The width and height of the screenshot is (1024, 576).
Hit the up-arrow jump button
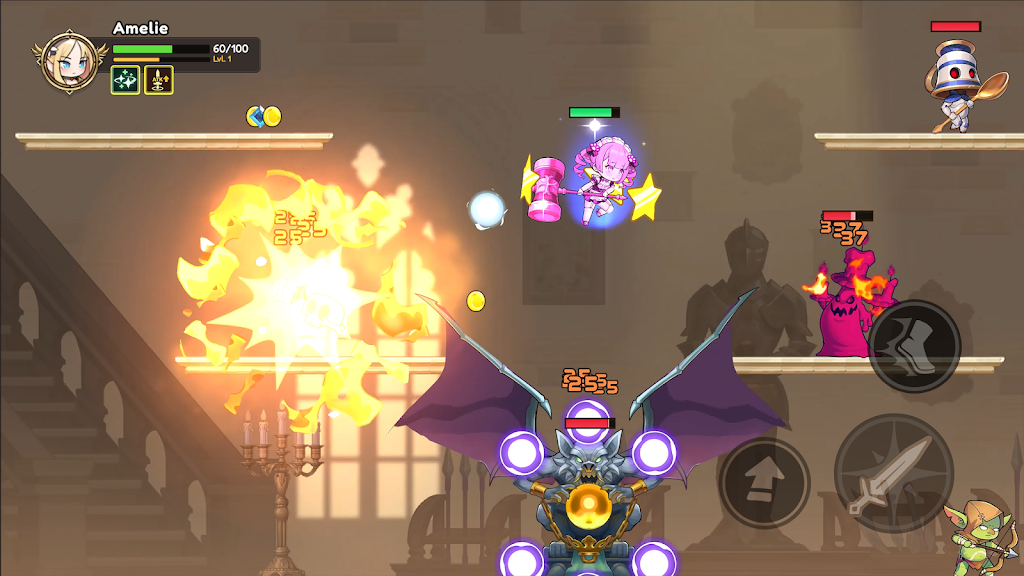point(763,482)
